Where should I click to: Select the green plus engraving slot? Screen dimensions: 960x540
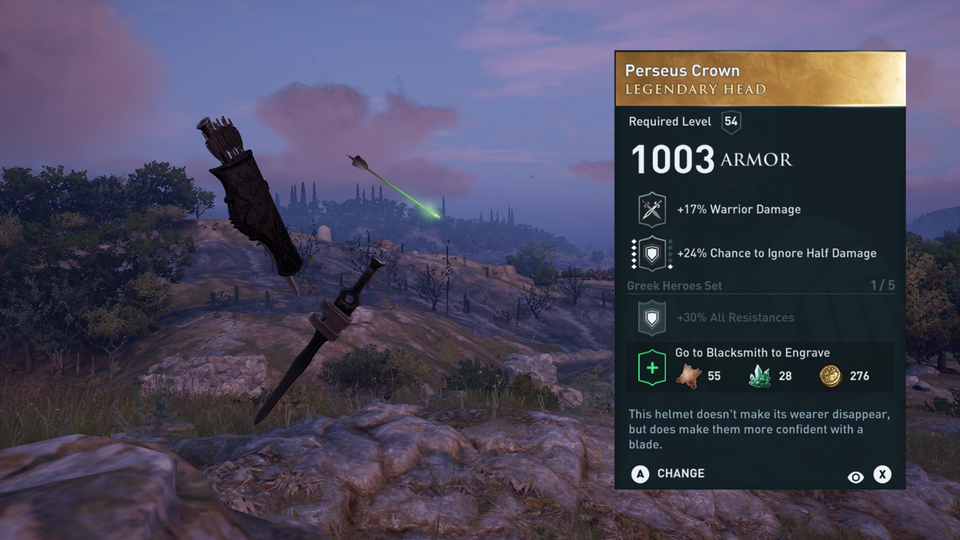pos(652,367)
